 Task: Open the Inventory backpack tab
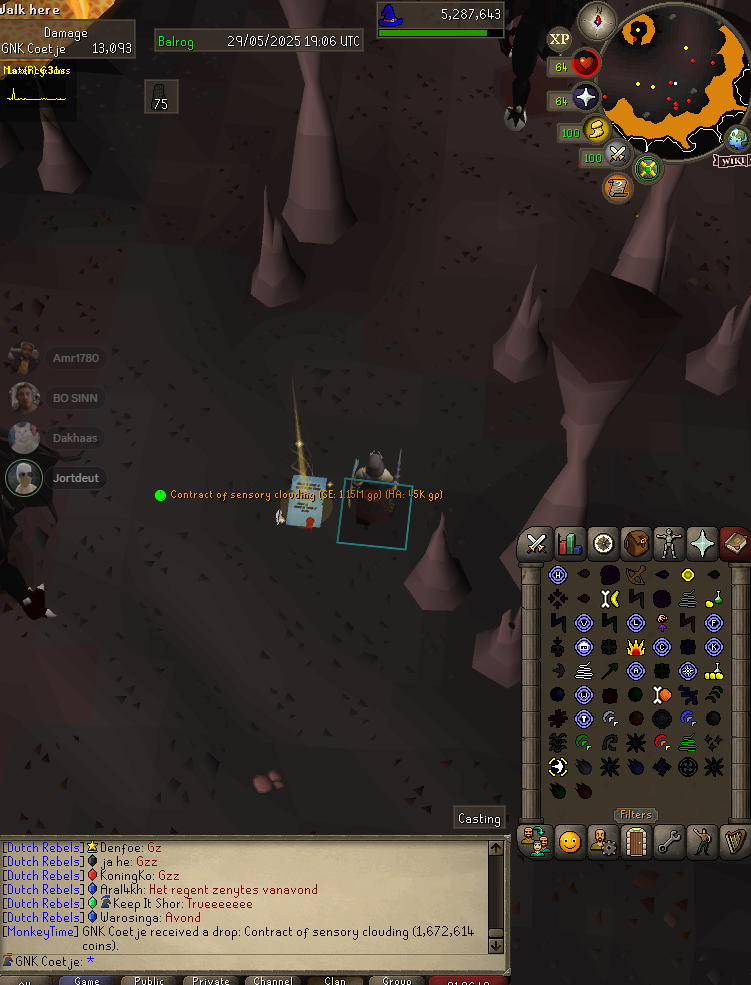click(636, 543)
